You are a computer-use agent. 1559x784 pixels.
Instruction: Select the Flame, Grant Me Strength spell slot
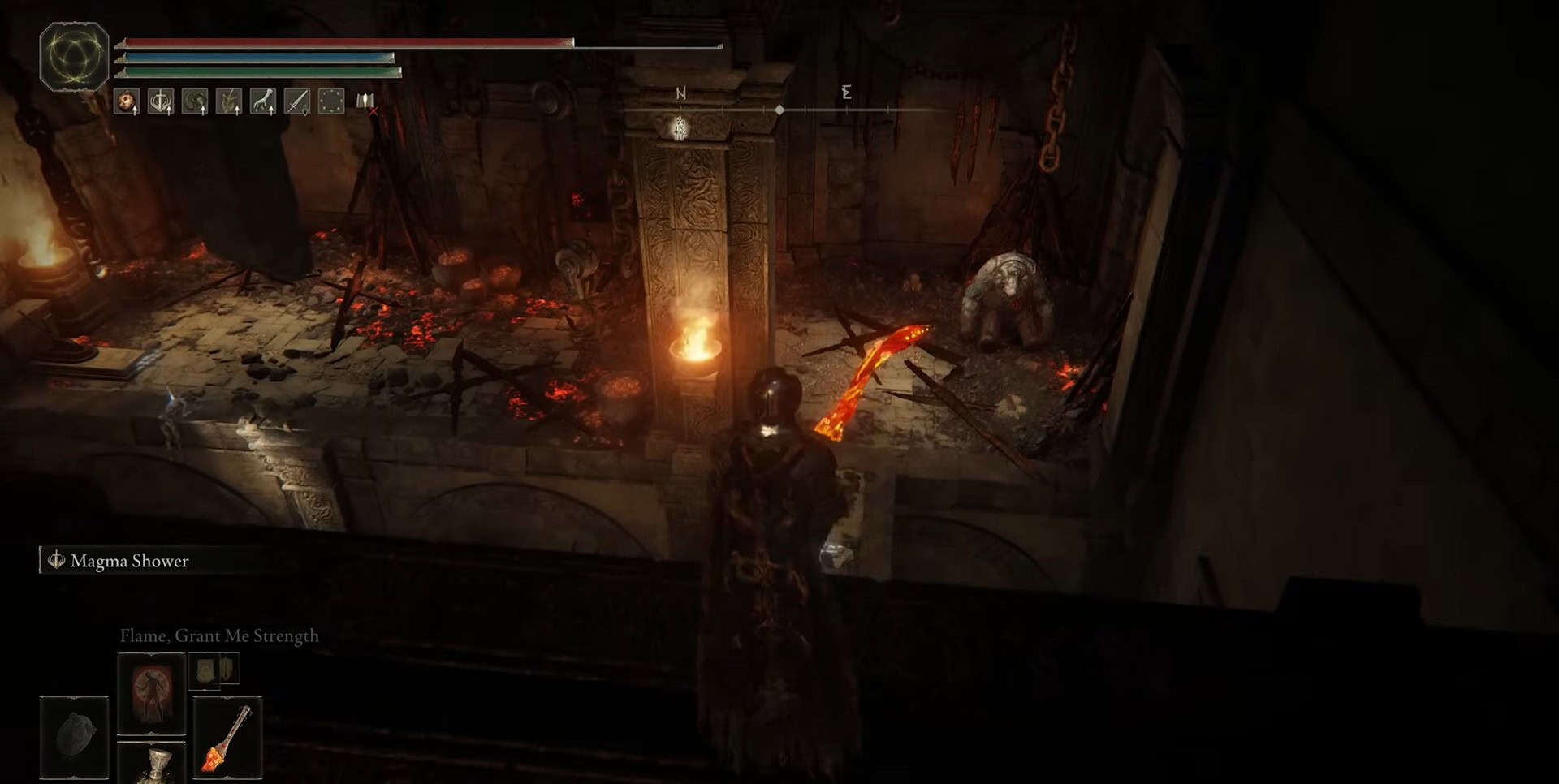click(x=152, y=692)
